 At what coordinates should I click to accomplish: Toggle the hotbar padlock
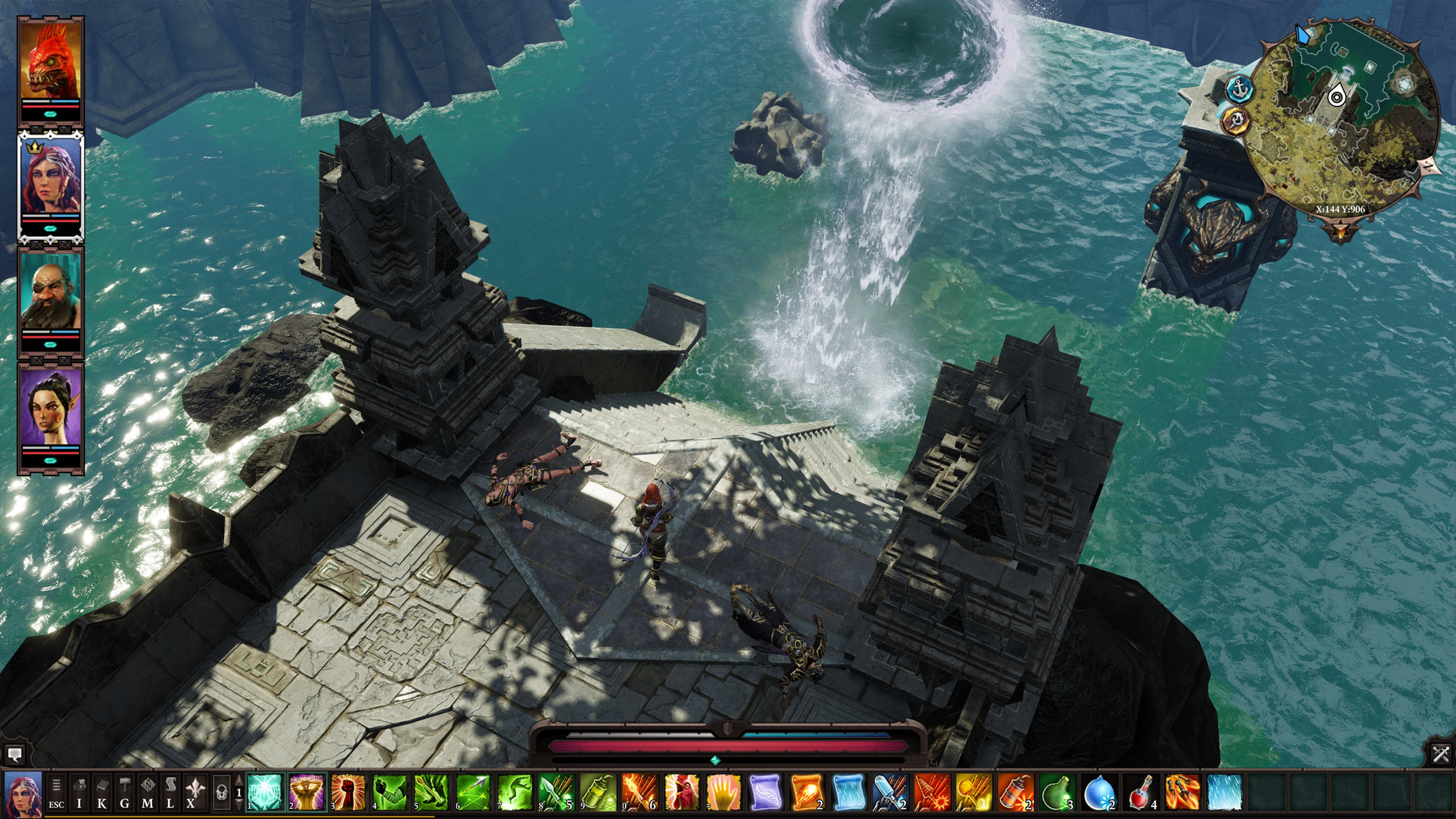221,793
